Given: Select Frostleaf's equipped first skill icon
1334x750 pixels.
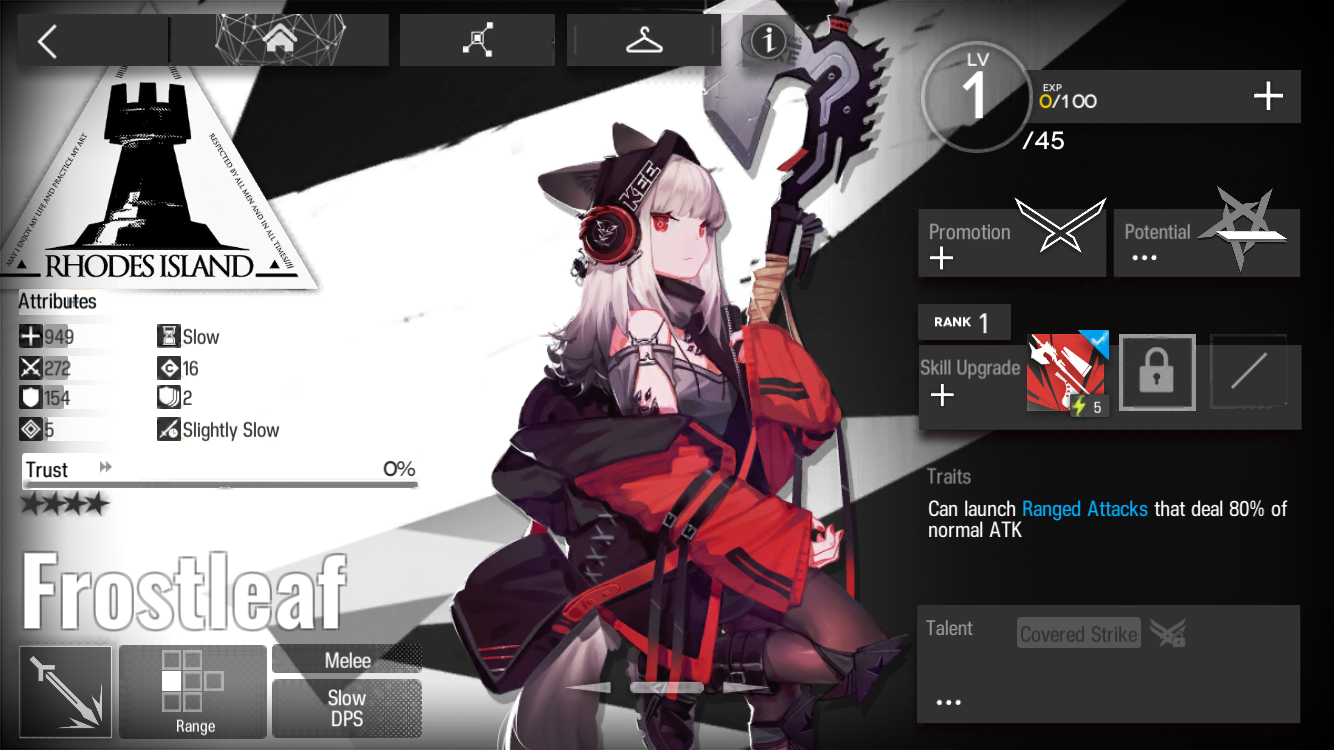Looking at the screenshot, I should point(1067,372).
